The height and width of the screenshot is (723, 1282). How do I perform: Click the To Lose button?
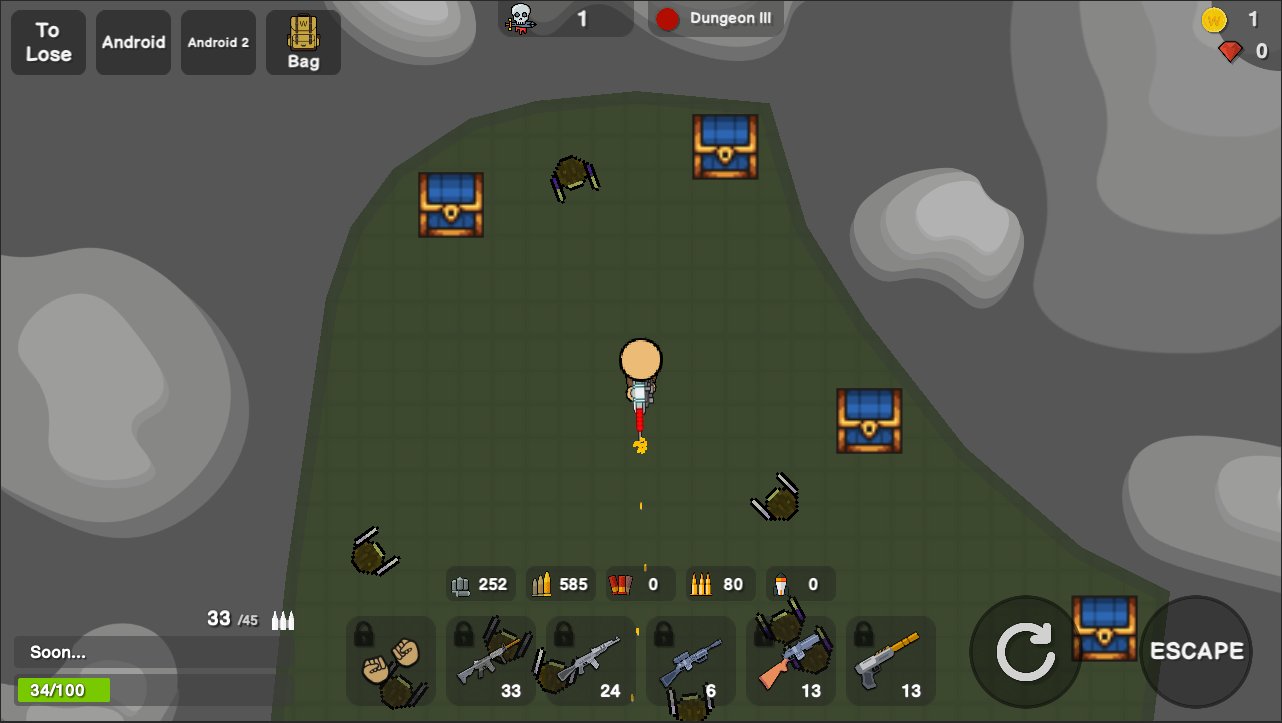coord(48,42)
